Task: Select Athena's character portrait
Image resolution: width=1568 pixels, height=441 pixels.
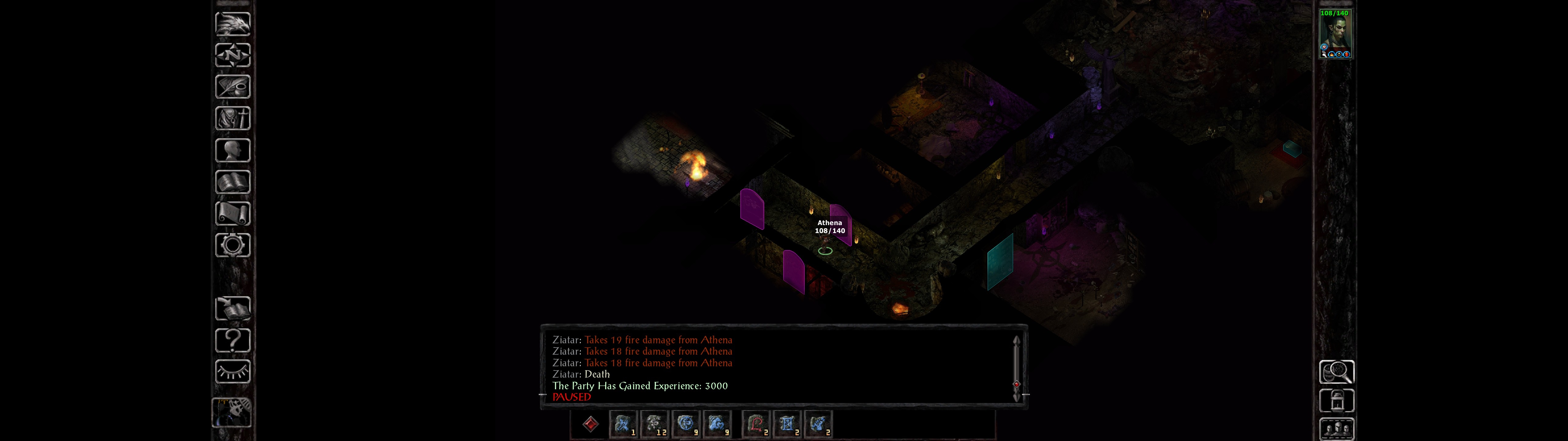Action: [x=1335, y=33]
